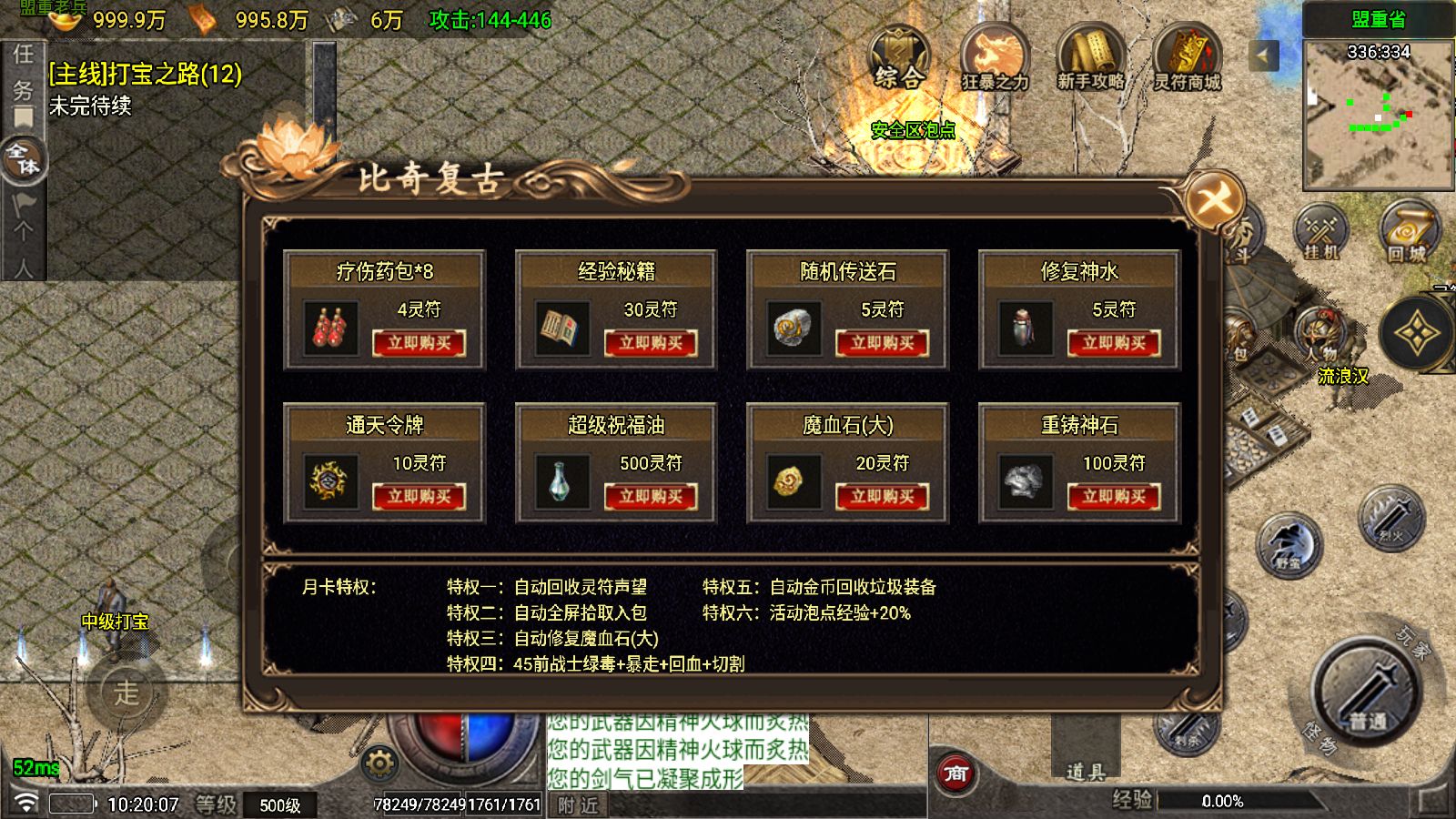Purchase the 经验秘籍 for 30灵符

[651, 343]
